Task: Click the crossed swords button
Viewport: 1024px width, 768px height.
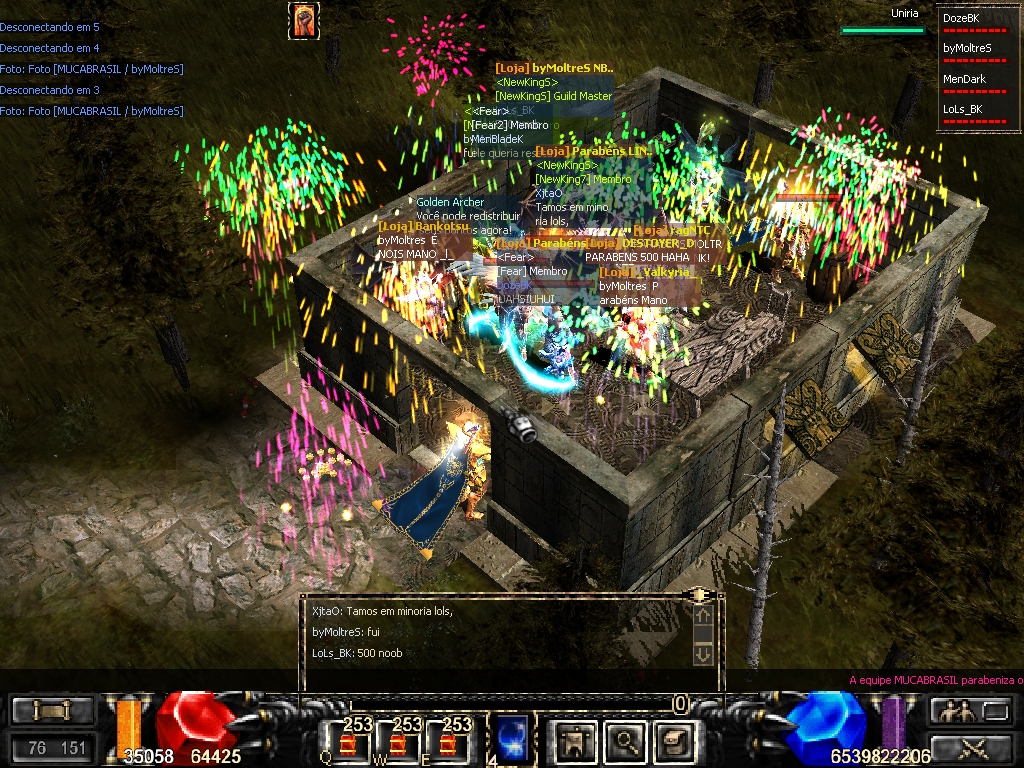Action: (x=969, y=746)
